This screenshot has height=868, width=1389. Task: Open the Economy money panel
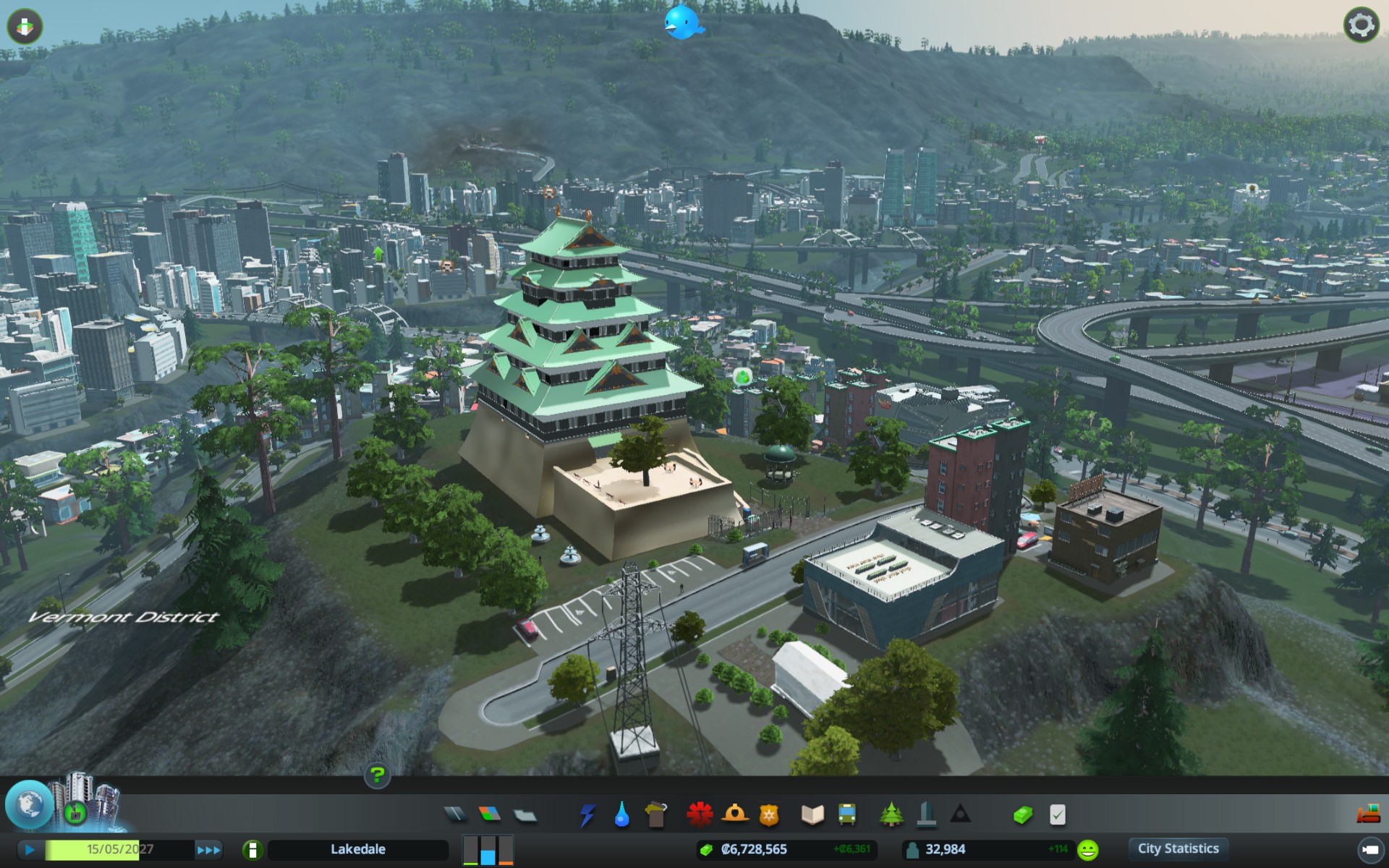click(1022, 815)
